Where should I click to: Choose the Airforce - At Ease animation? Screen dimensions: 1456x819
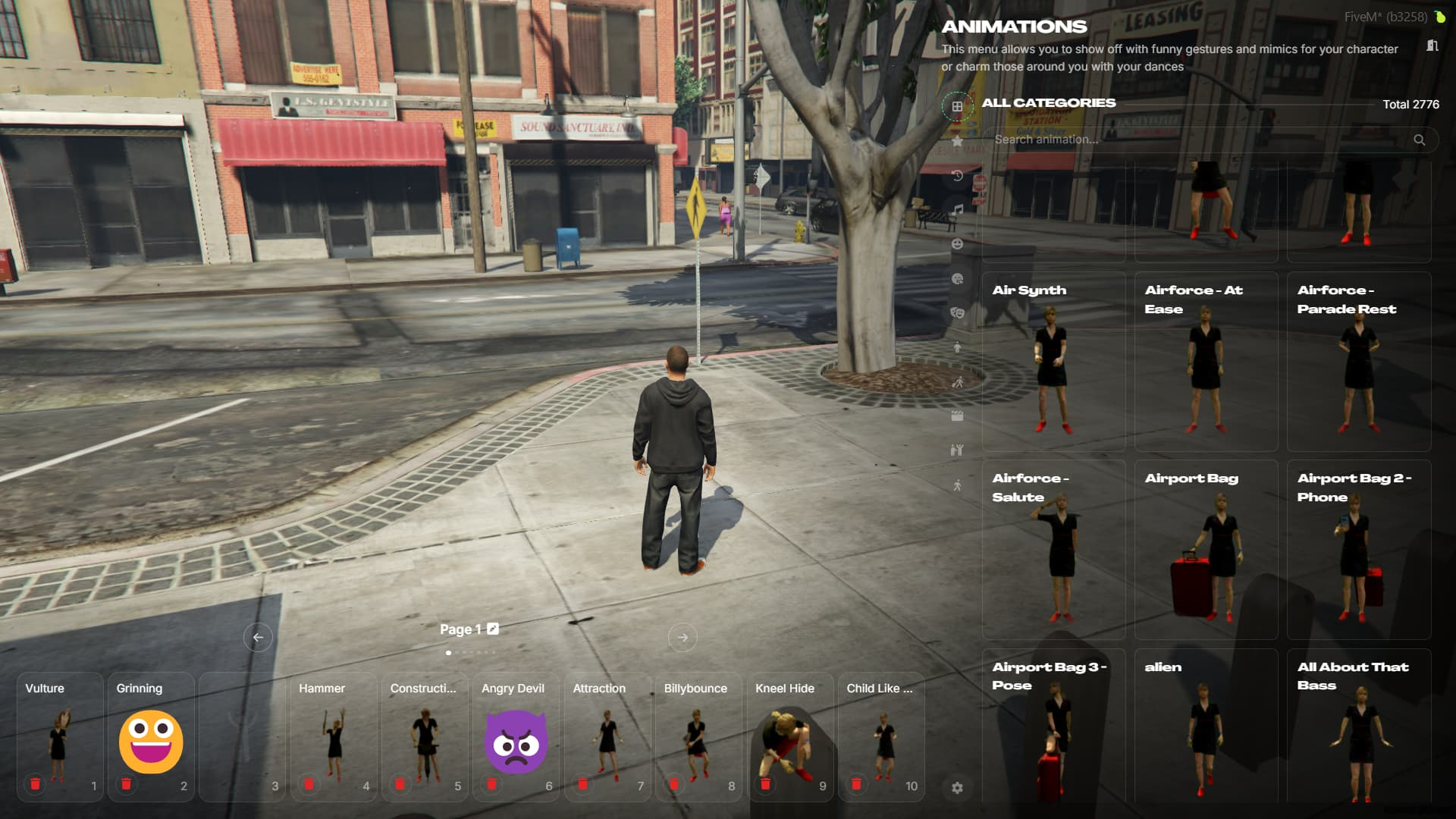[1206, 362]
